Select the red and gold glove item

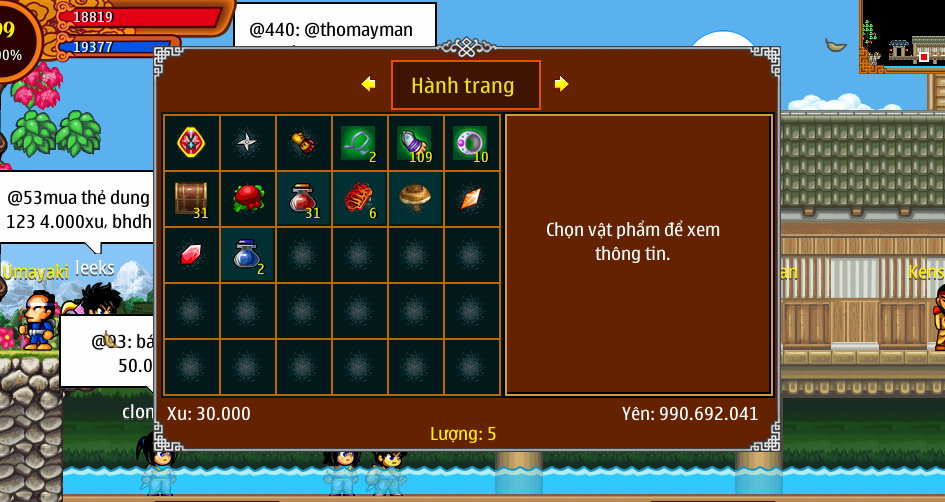click(x=303, y=142)
